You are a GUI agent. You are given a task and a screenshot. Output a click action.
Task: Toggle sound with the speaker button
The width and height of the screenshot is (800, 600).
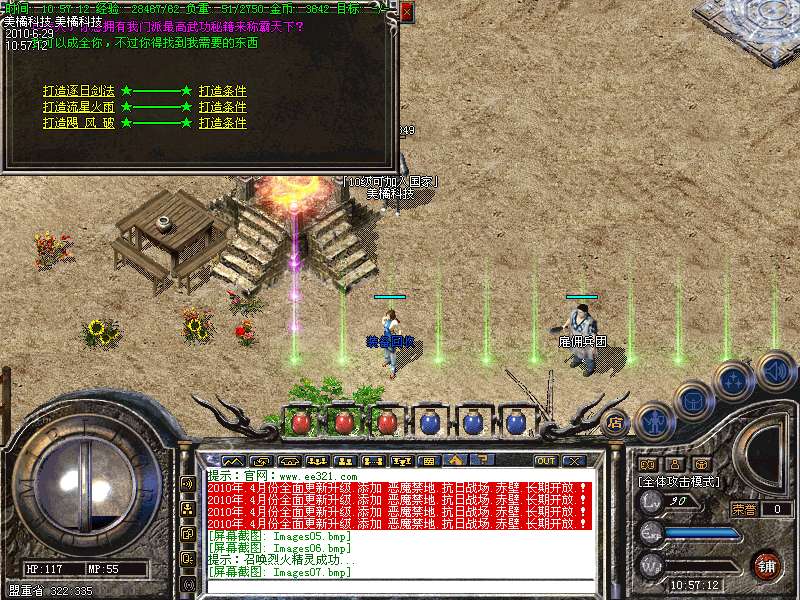click(774, 372)
